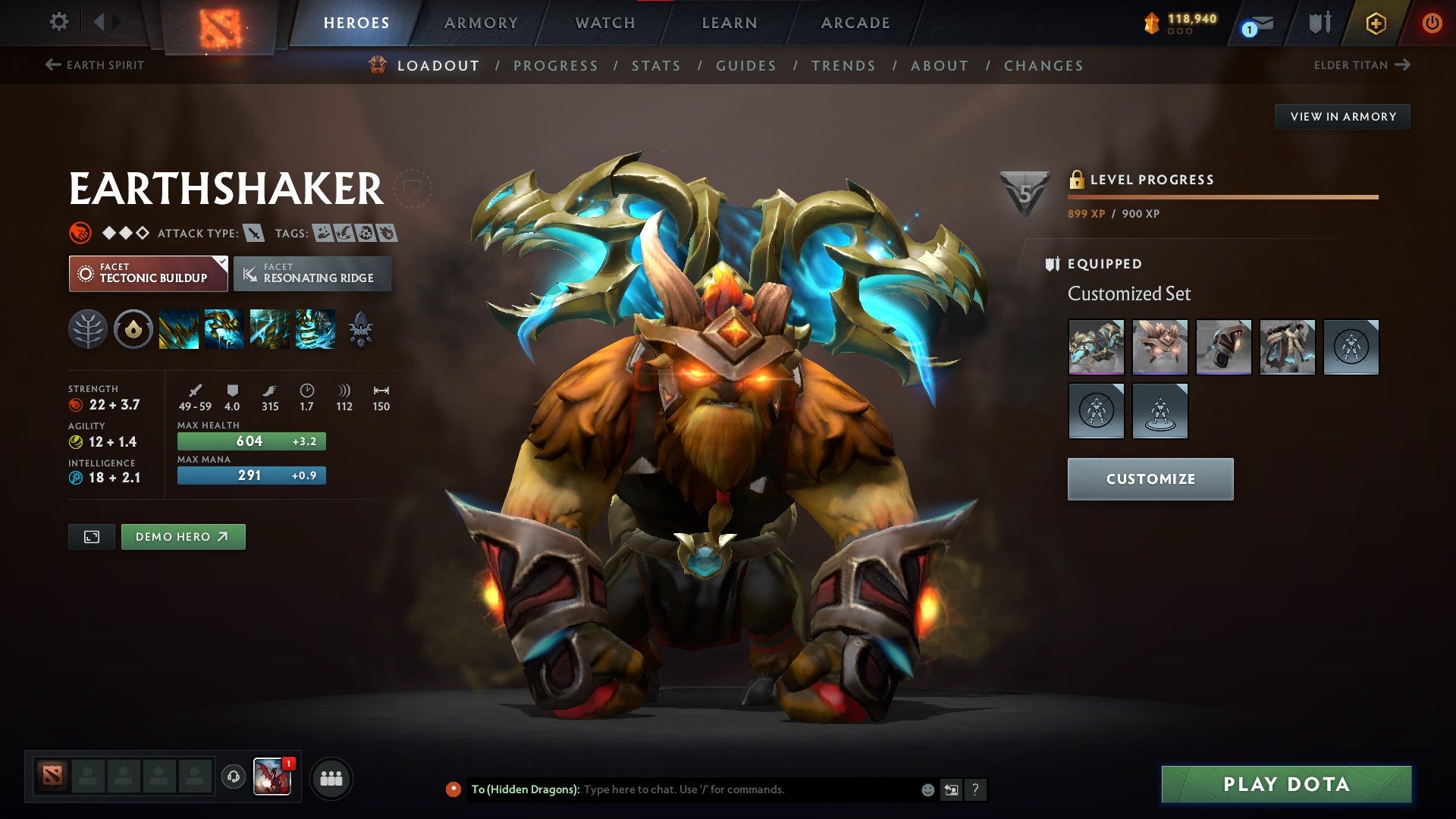Go back to Earth Spirit
1456x819 pixels.
[x=95, y=65]
